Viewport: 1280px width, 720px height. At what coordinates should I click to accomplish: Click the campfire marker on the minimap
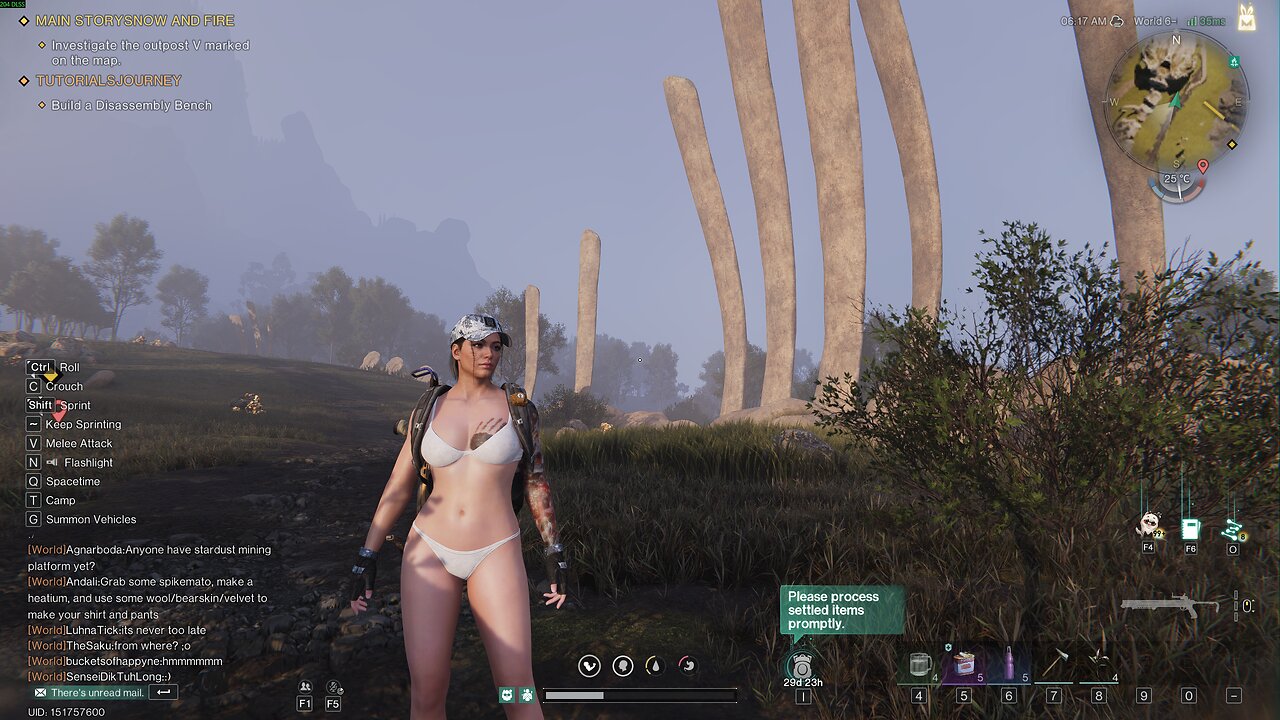click(1235, 62)
